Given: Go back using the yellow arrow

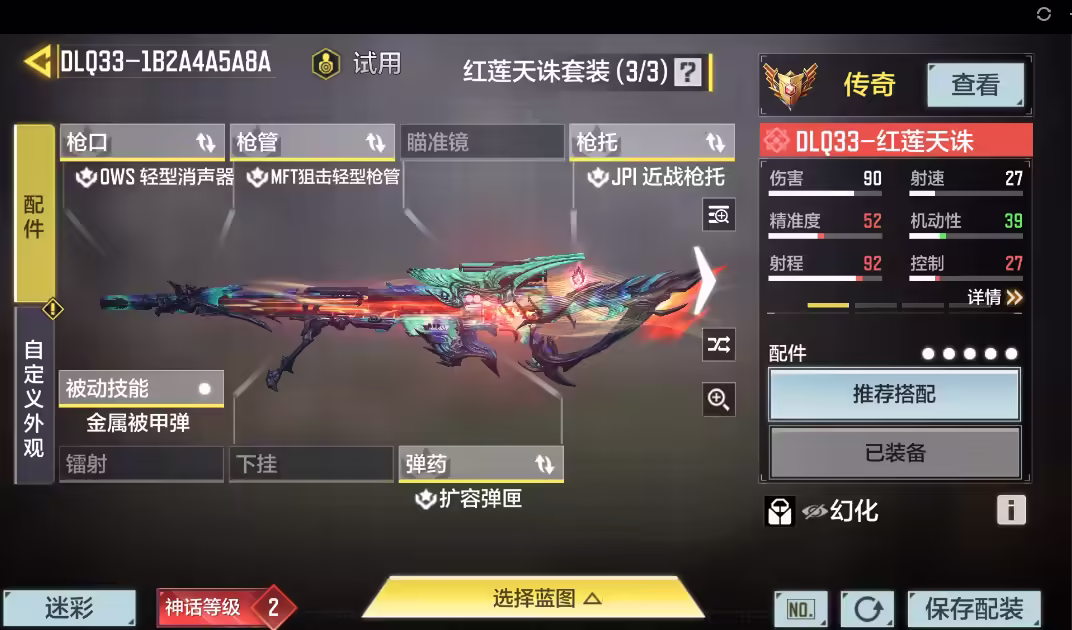Looking at the screenshot, I should coord(37,62).
